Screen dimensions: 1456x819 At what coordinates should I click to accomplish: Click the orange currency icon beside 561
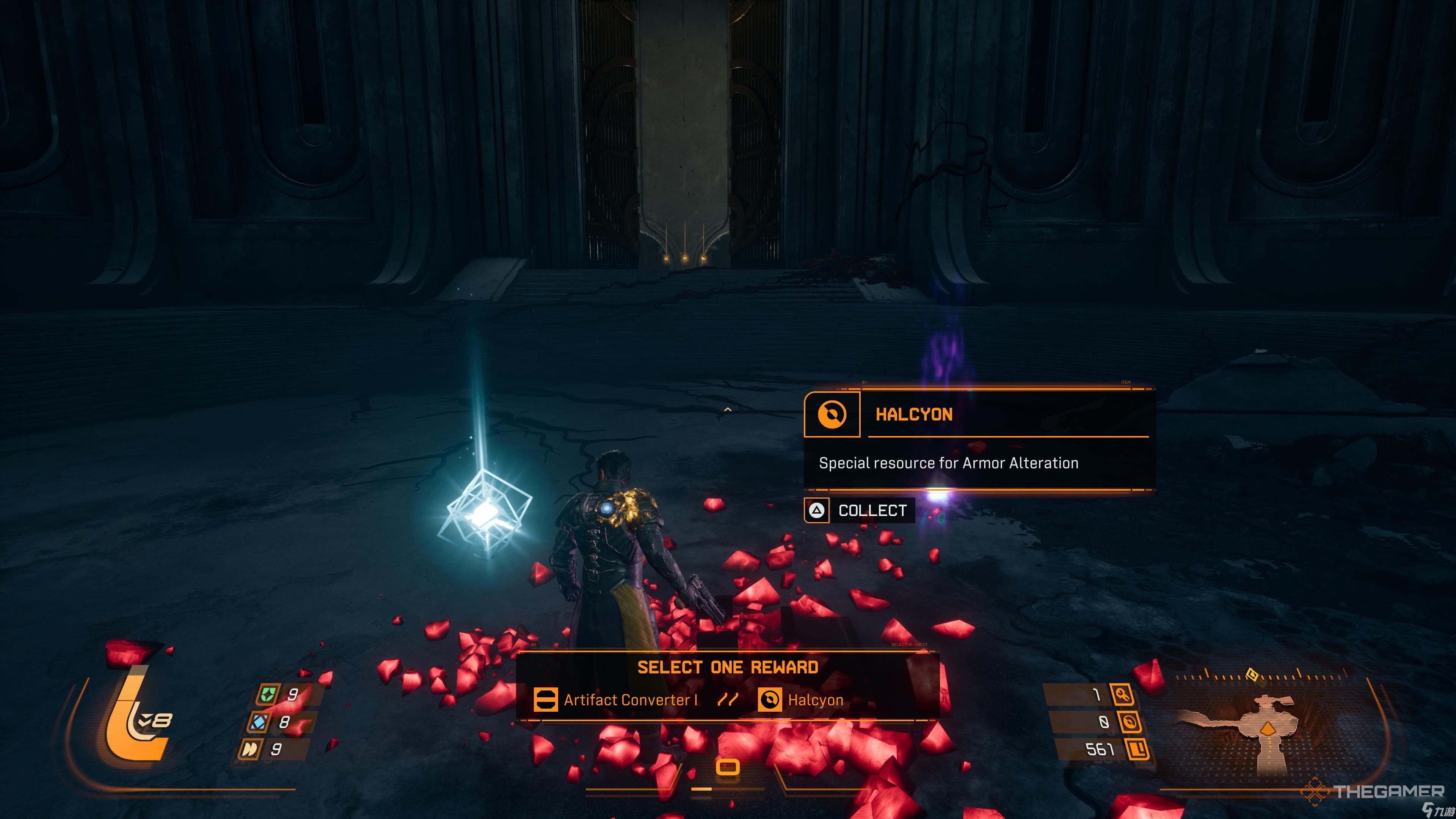pos(1137,750)
